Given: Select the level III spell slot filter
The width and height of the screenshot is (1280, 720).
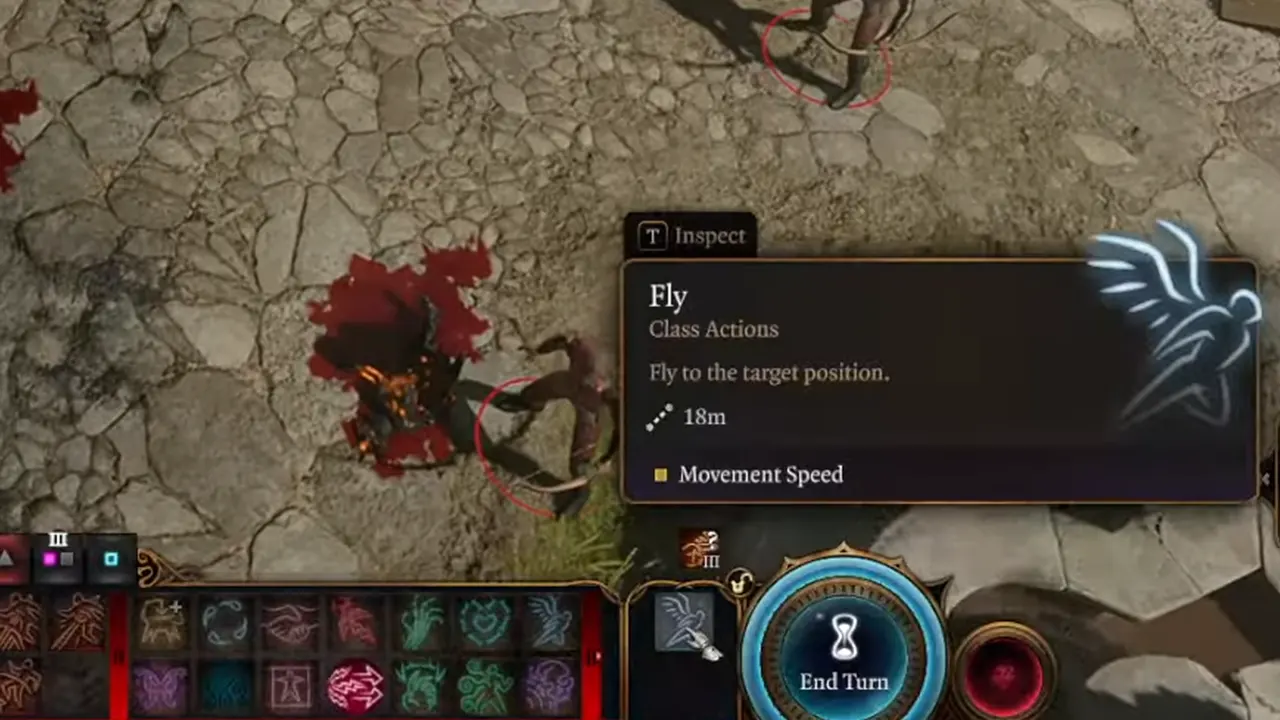Looking at the screenshot, I should 58,554.
